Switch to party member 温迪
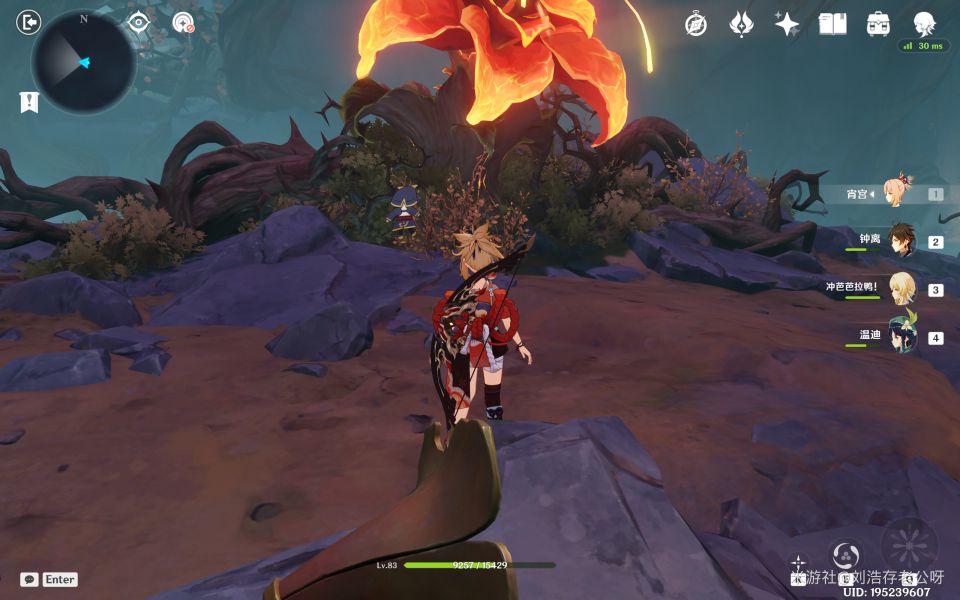 pos(901,337)
